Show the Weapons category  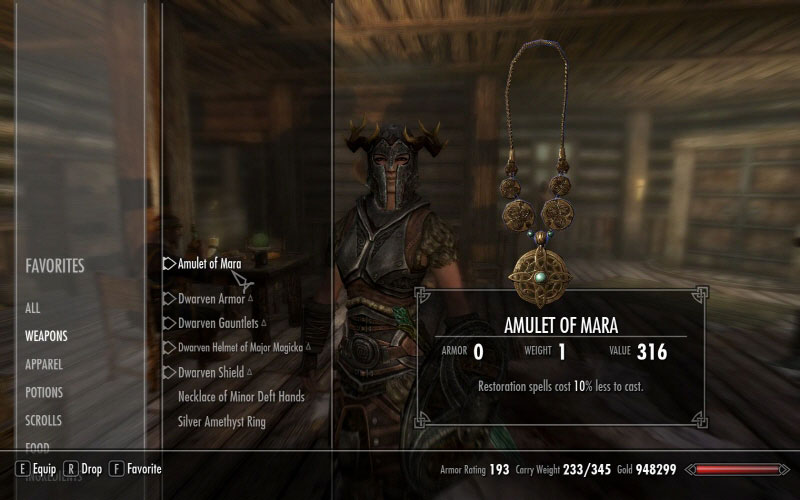(x=46, y=337)
